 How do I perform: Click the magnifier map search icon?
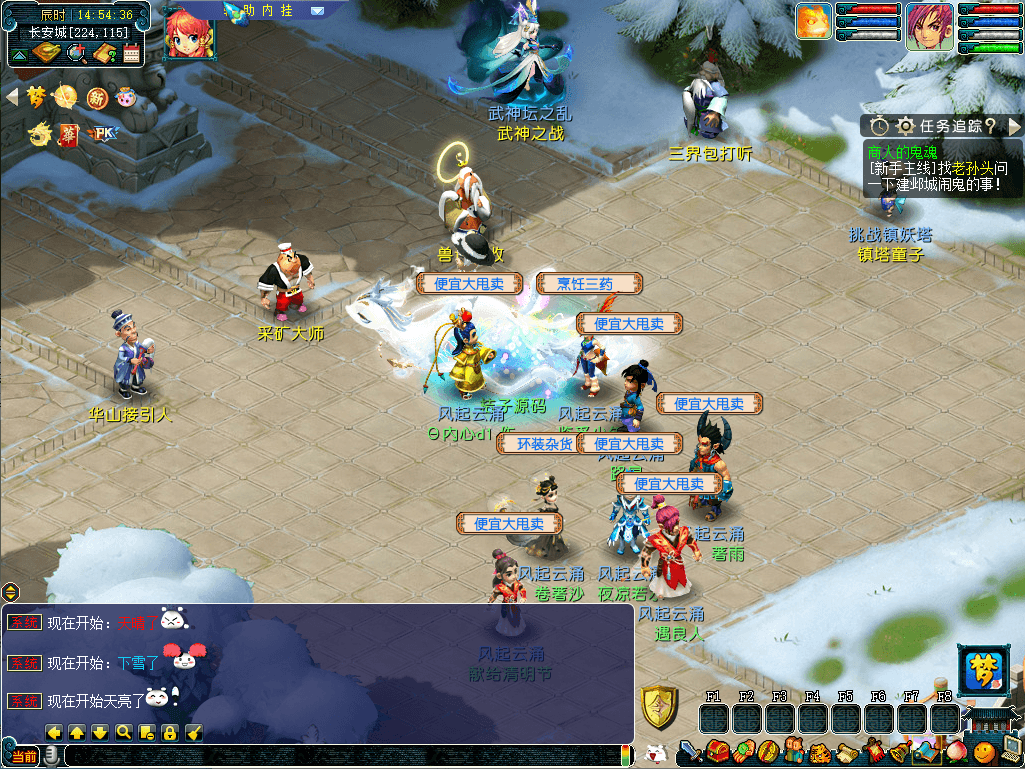pyautogui.click(x=76, y=53)
